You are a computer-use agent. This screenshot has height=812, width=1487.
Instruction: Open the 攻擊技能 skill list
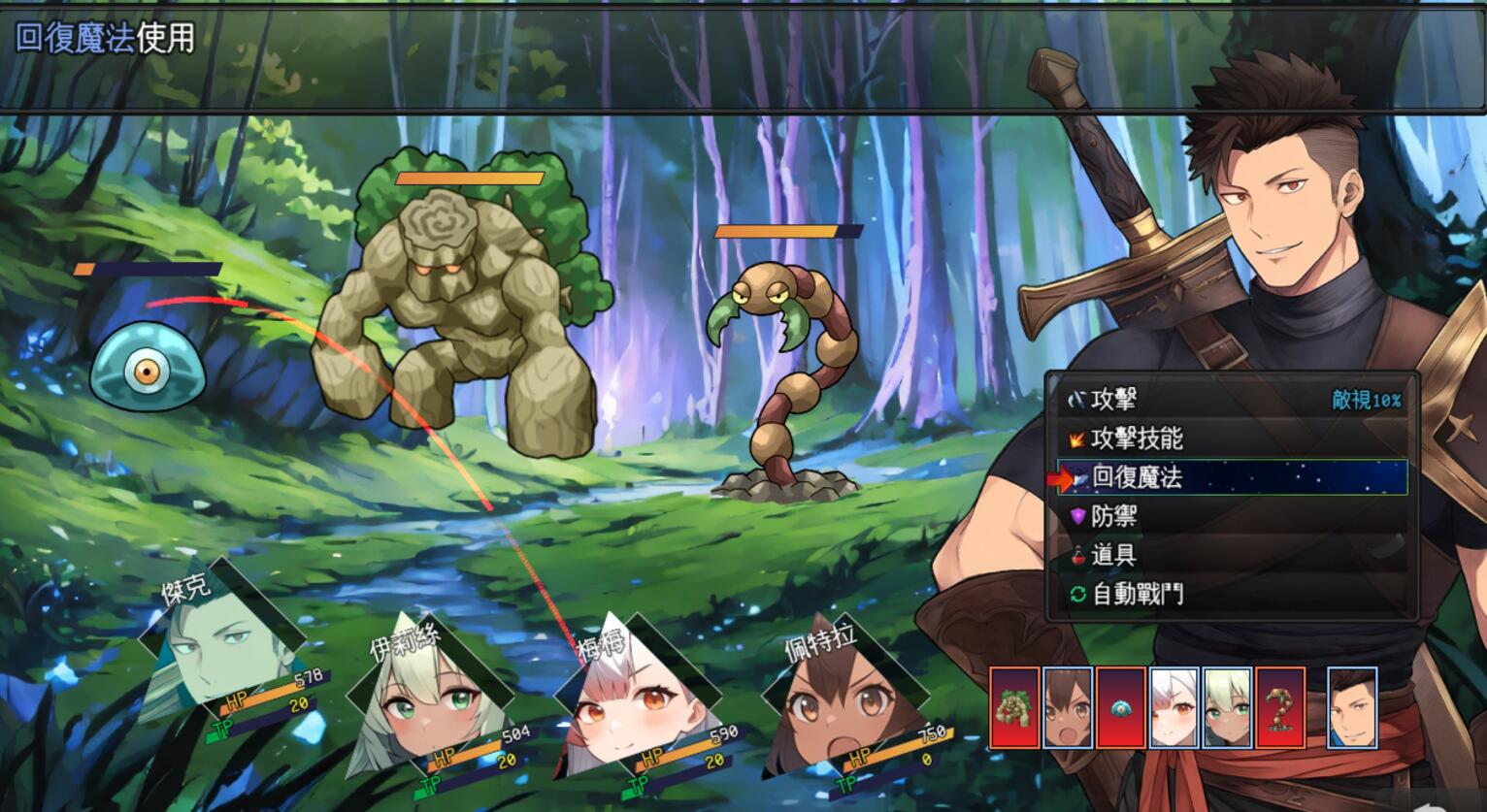click(x=1137, y=438)
